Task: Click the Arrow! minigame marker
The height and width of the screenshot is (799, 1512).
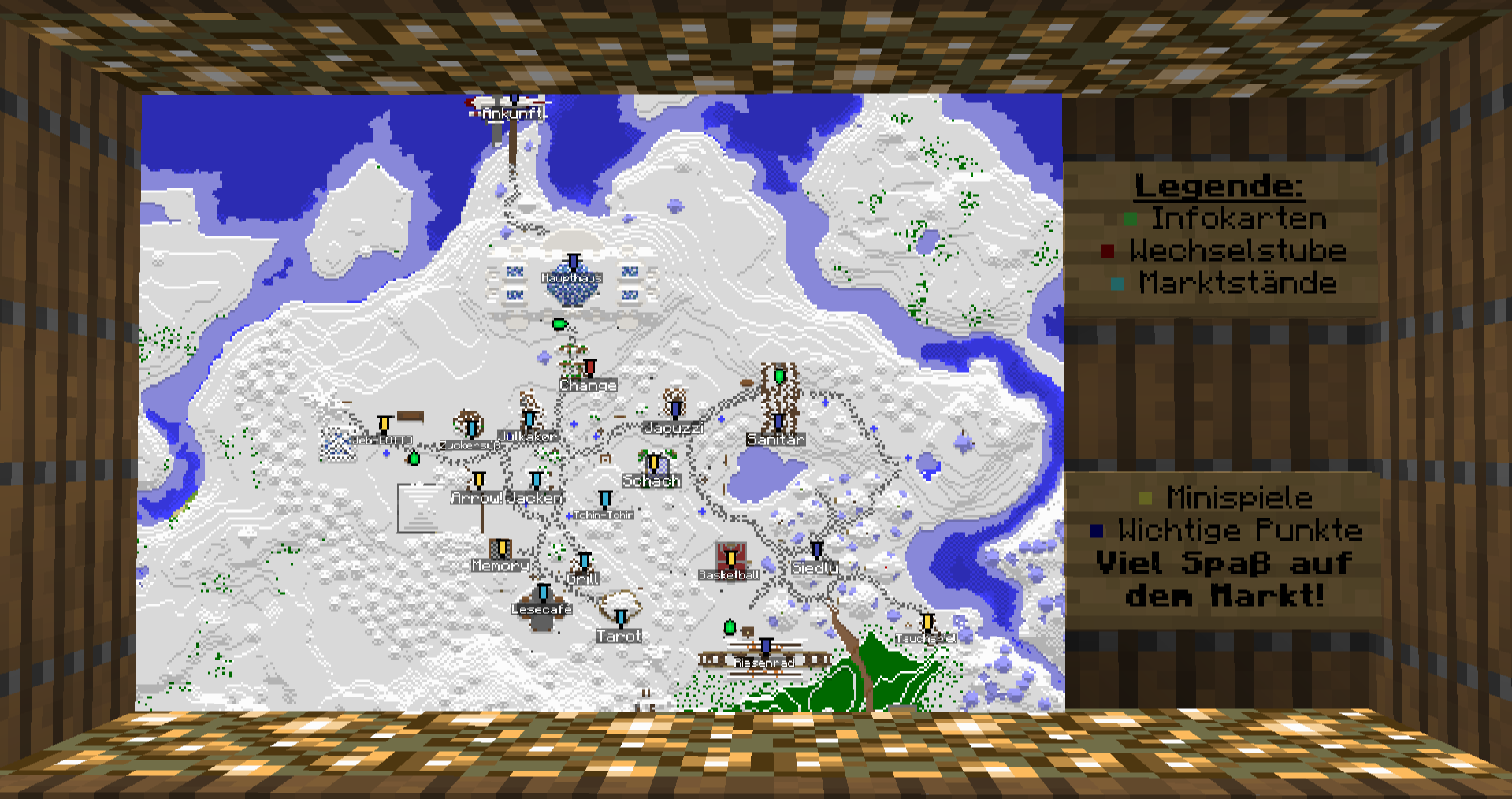Action: click(478, 481)
